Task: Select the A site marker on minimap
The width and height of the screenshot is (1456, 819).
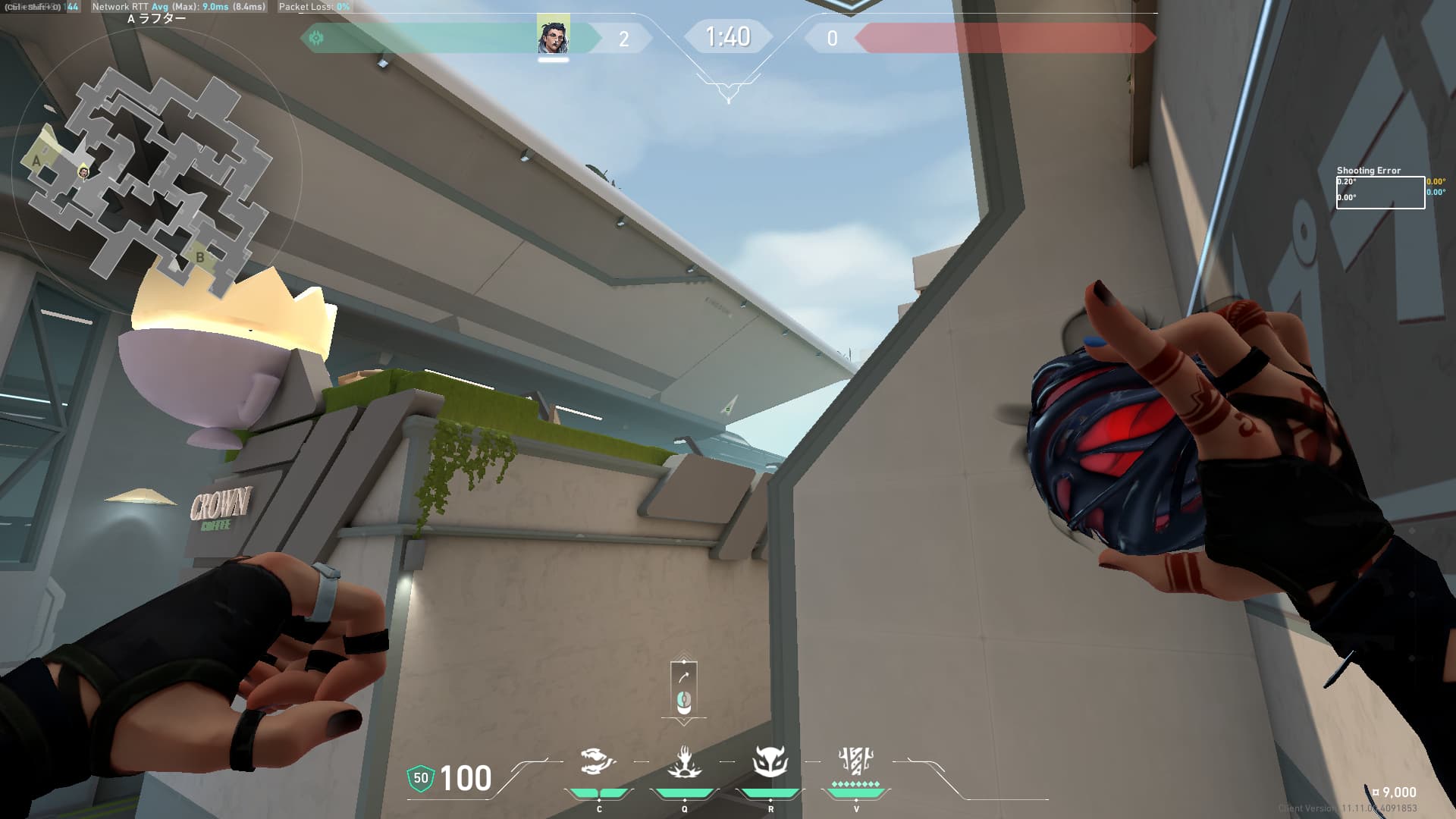Action: point(36,161)
